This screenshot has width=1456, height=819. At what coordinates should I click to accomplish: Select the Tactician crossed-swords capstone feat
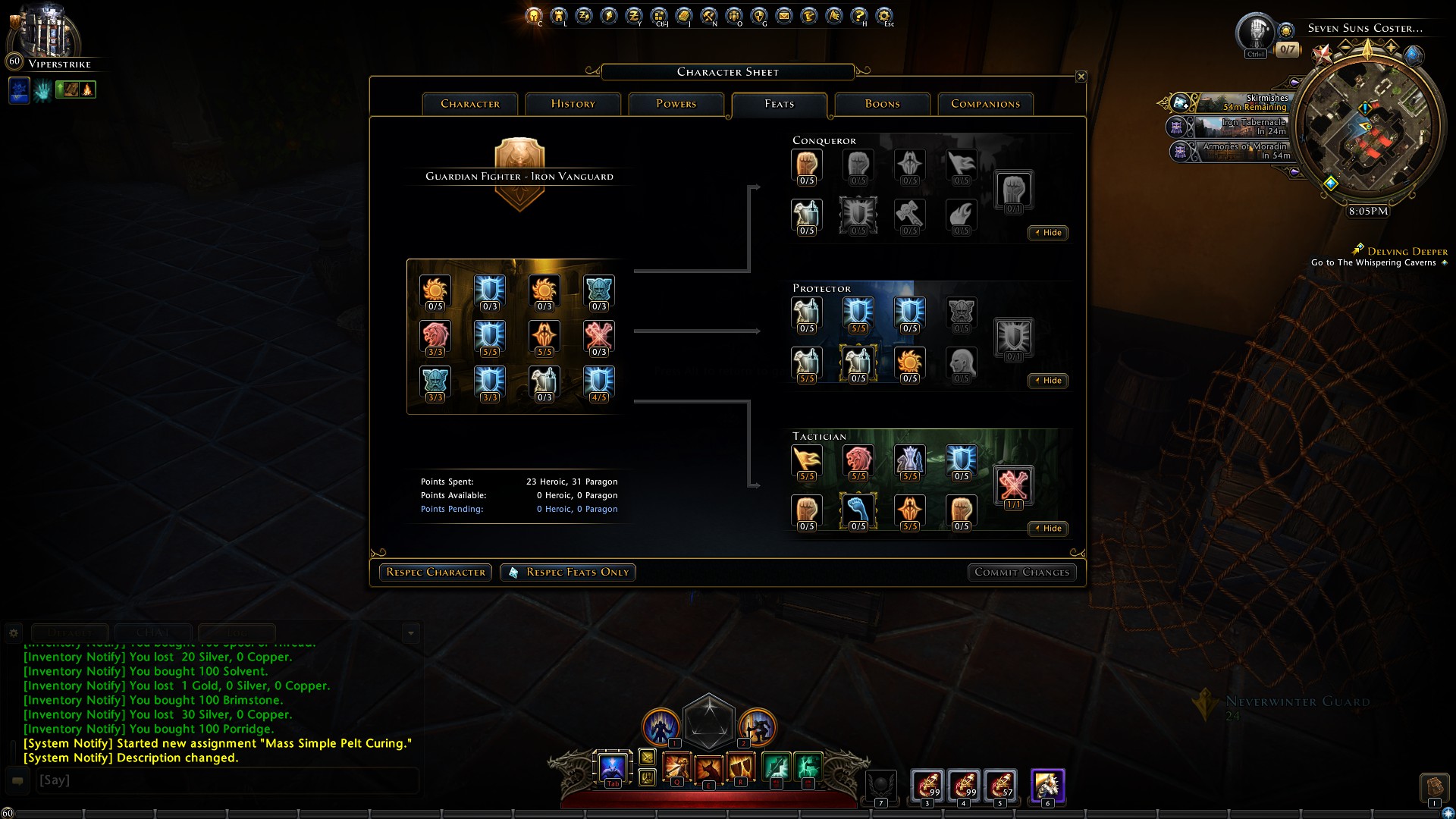(1013, 486)
